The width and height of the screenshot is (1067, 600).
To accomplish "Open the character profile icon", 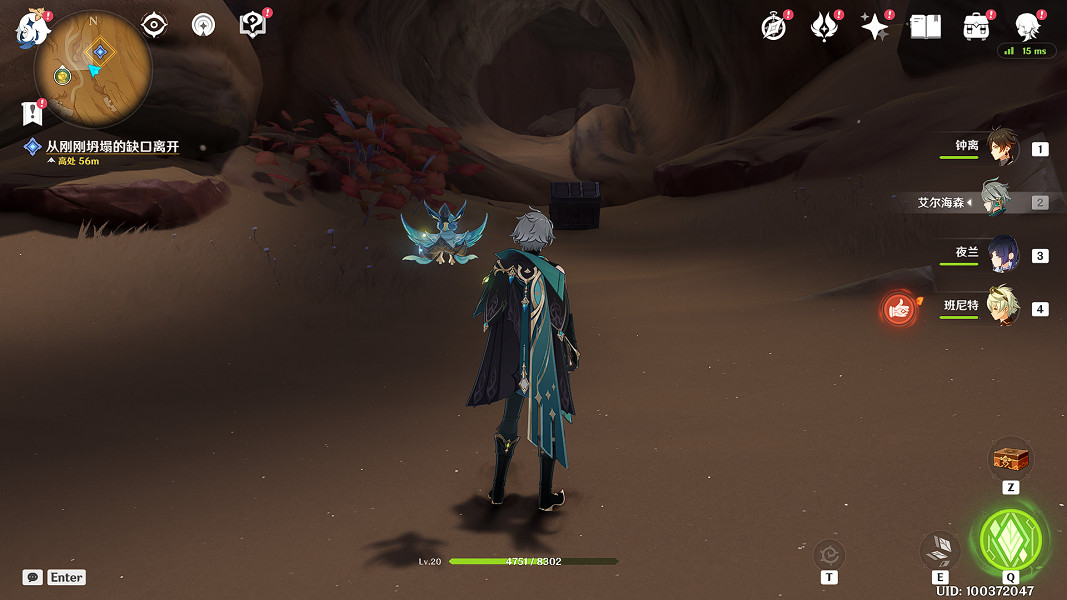I will click(1027, 27).
